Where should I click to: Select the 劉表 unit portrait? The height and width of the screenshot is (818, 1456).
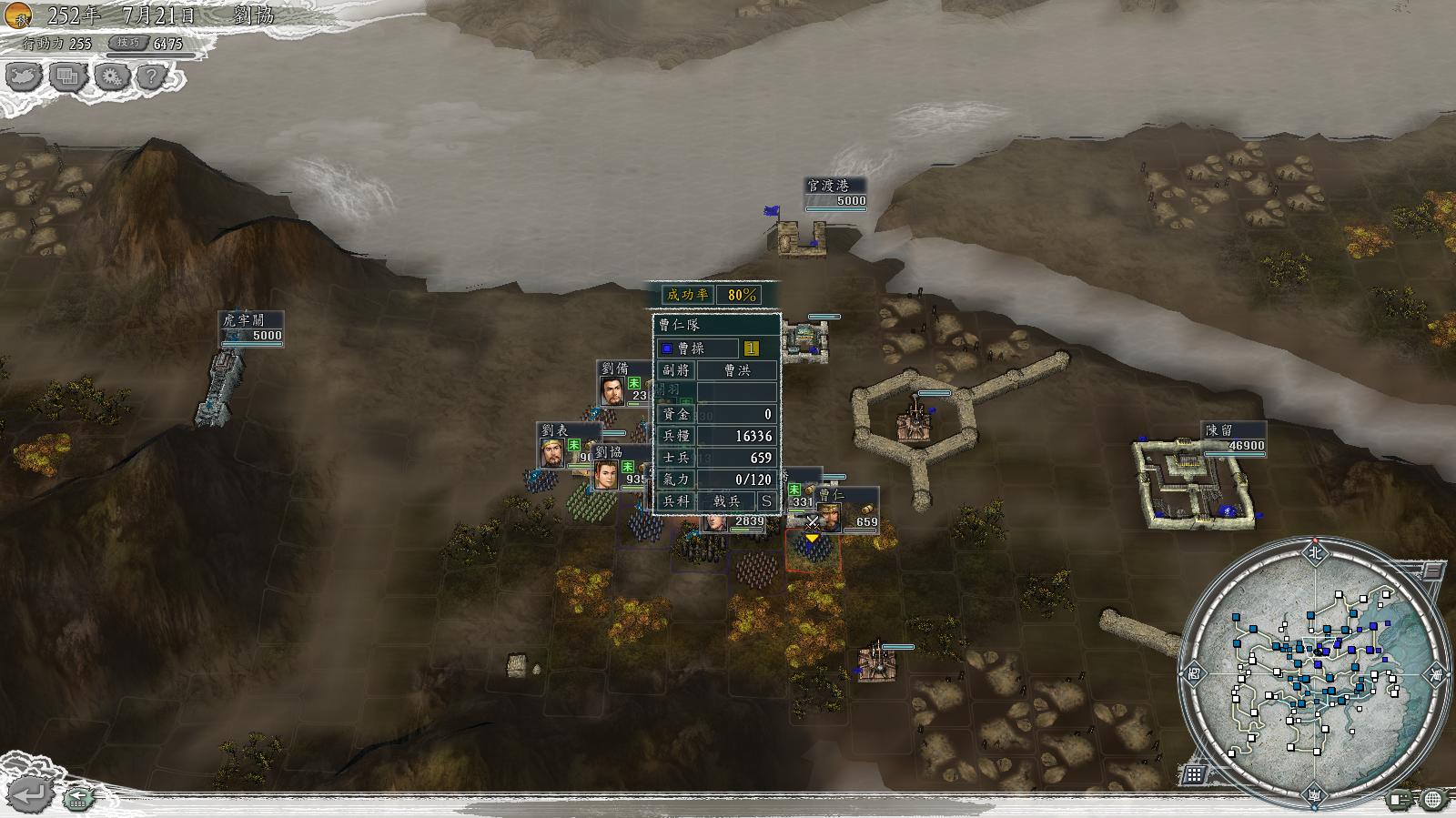[551, 451]
